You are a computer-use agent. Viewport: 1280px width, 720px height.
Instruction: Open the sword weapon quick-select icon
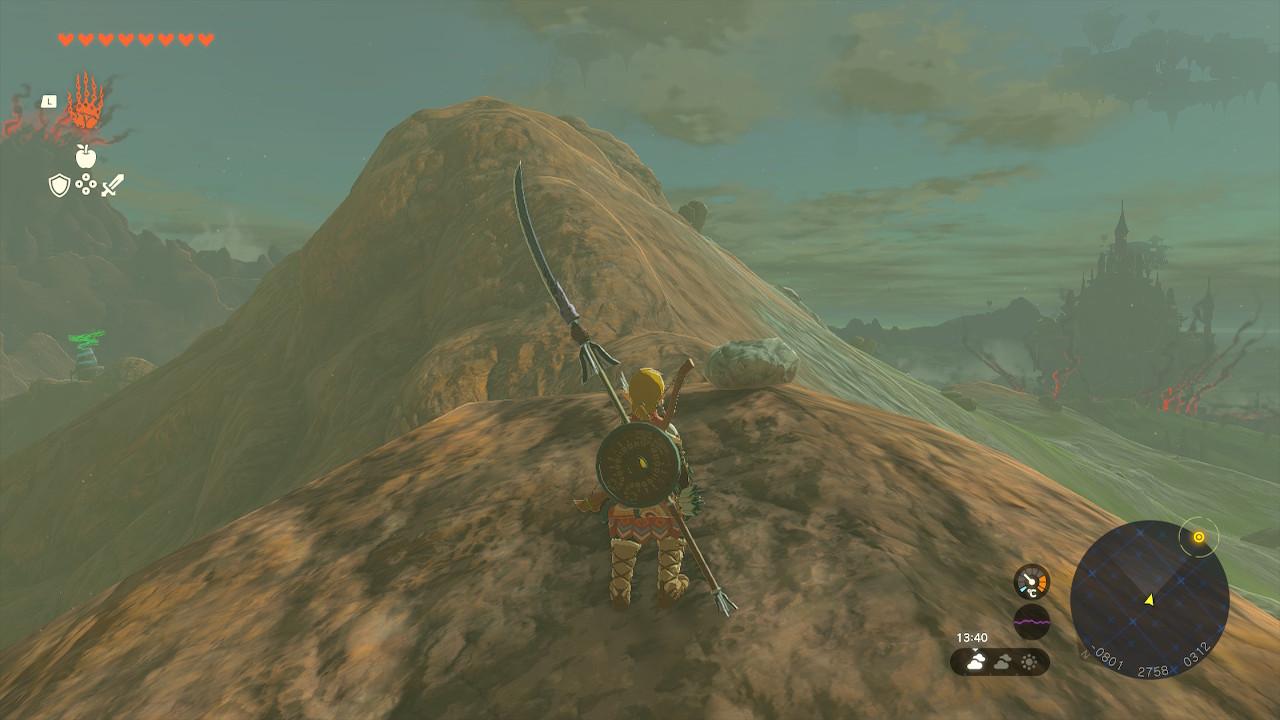tap(113, 185)
